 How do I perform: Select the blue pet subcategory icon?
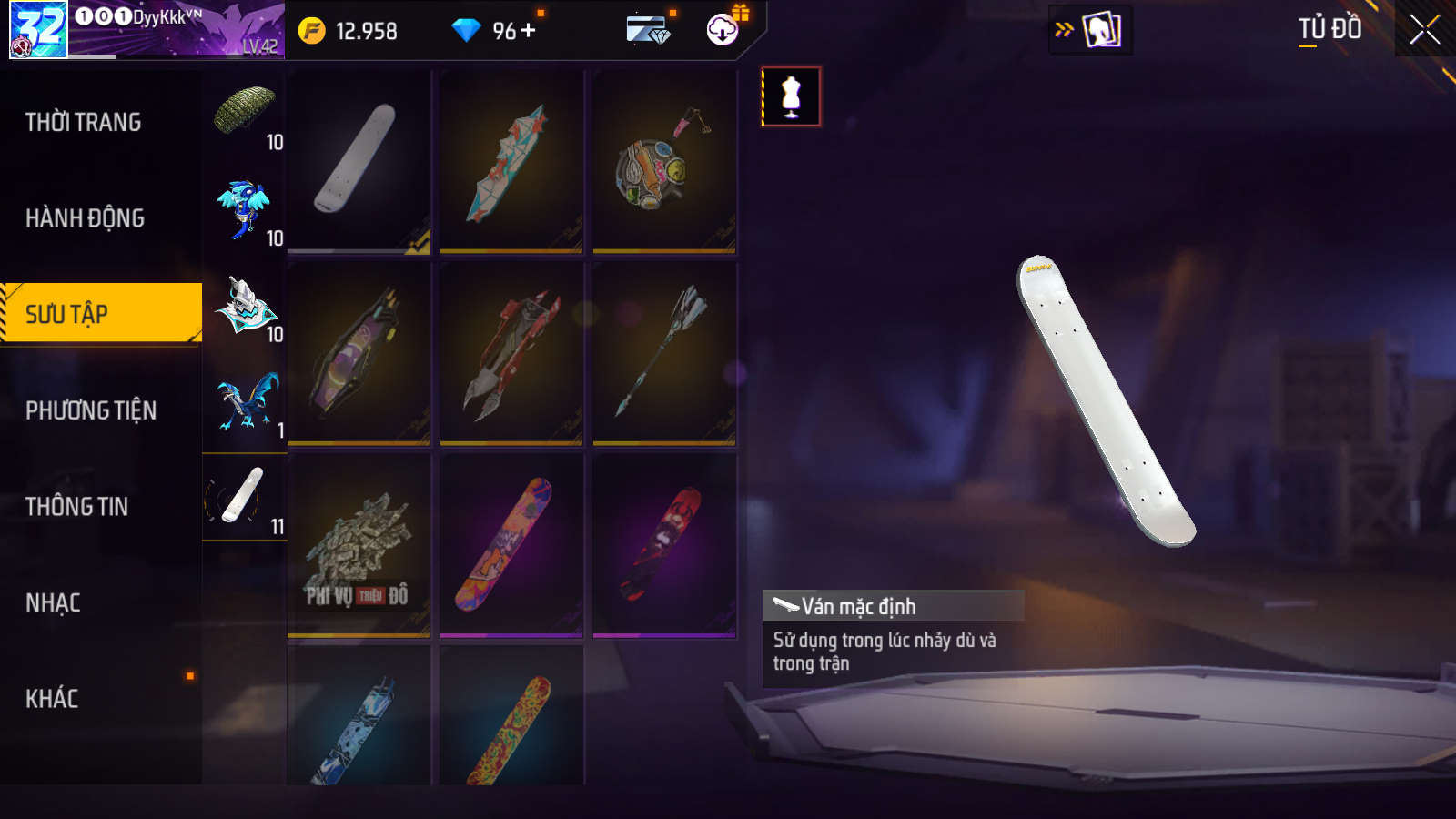click(244, 209)
